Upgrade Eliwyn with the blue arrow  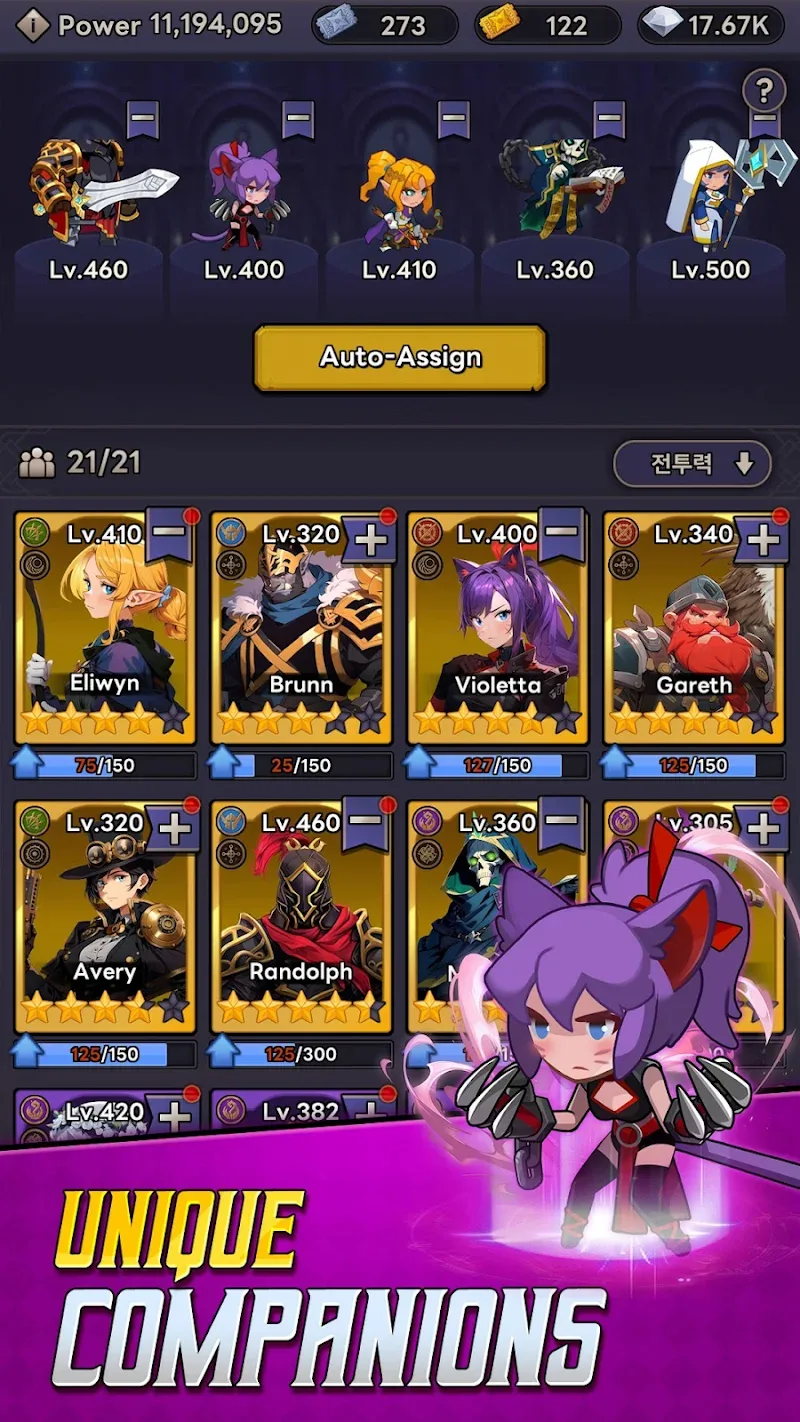click(27, 765)
